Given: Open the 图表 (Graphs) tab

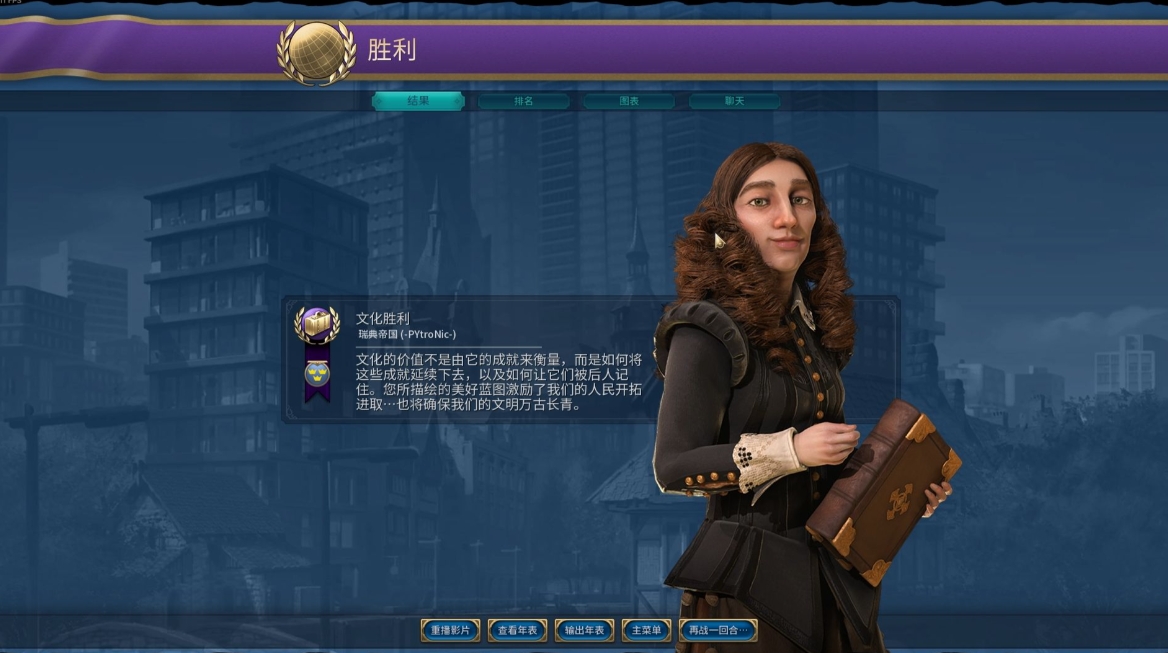Looking at the screenshot, I should pyautogui.click(x=629, y=101).
